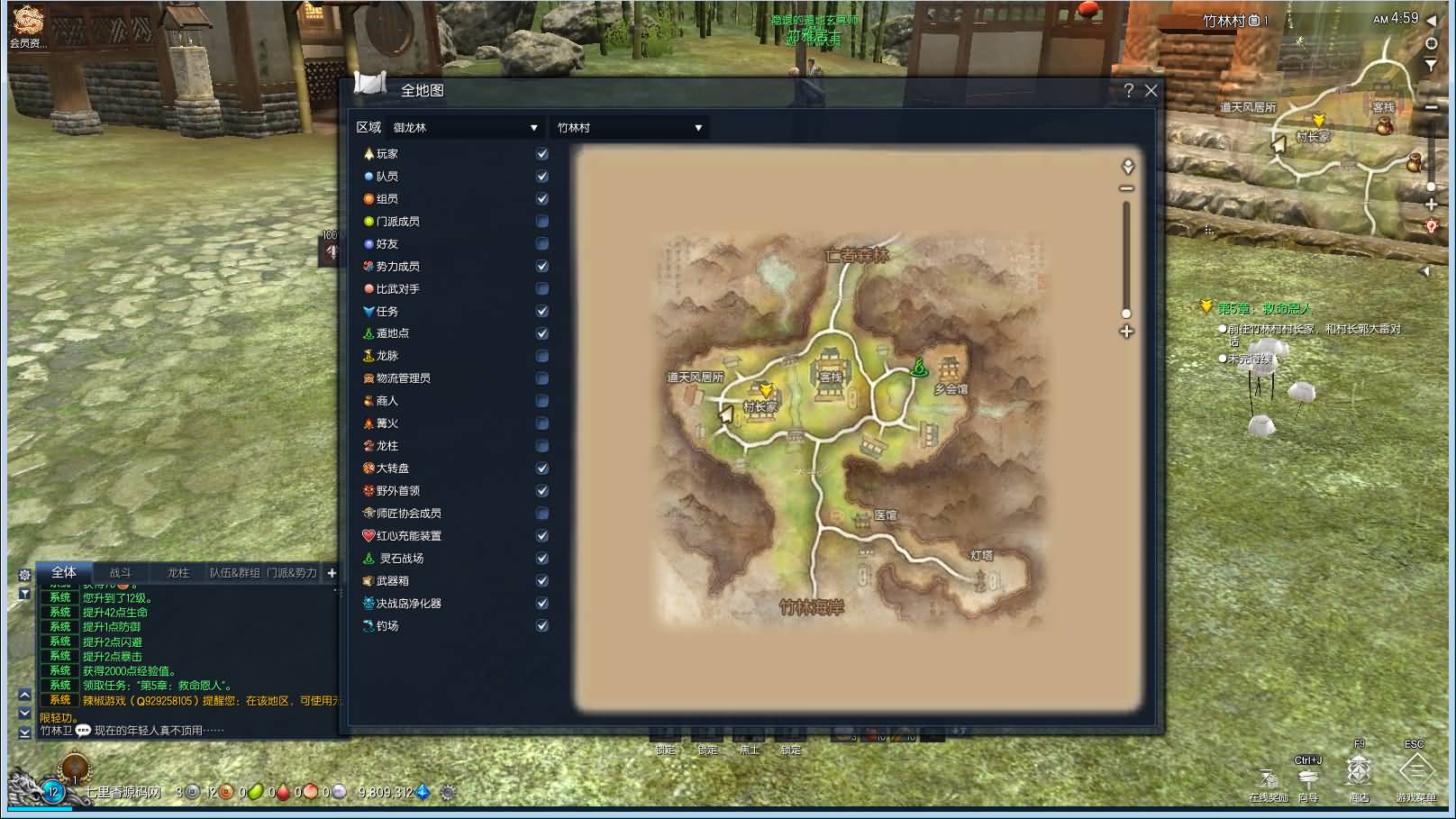Expand chat tabs with the plus button
Screen dimensions: 1456x819
pyautogui.click(x=332, y=572)
